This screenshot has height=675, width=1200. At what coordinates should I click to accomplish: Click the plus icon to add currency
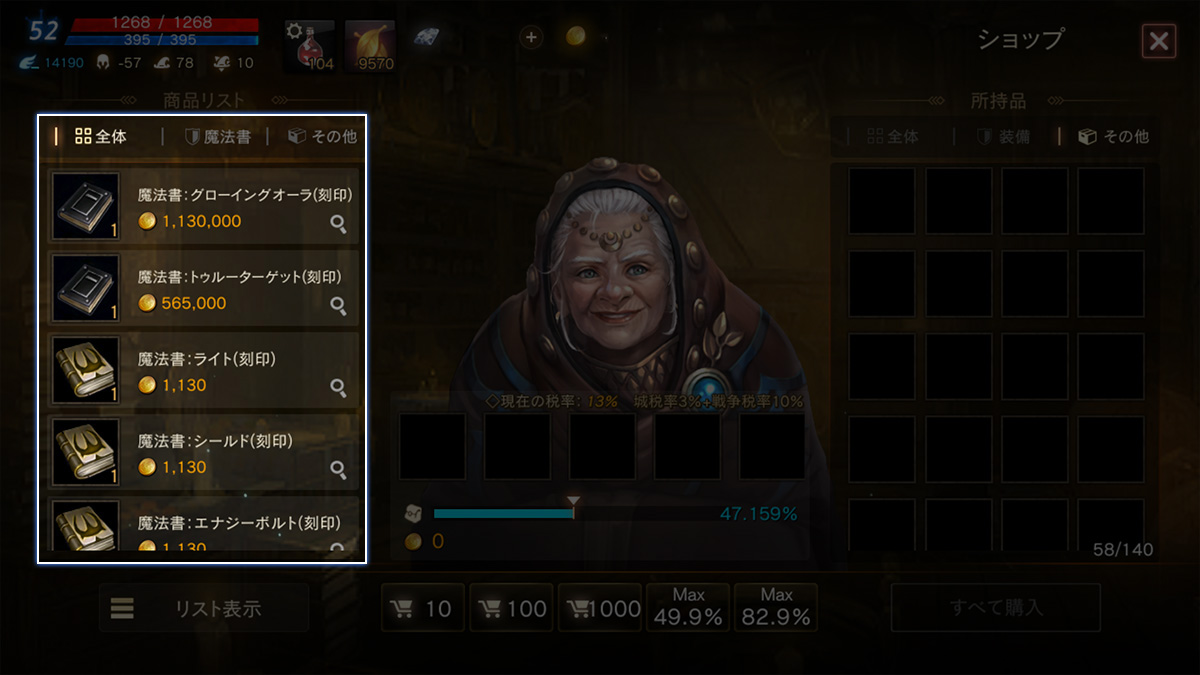pyautogui.click(x=531, y=37)
